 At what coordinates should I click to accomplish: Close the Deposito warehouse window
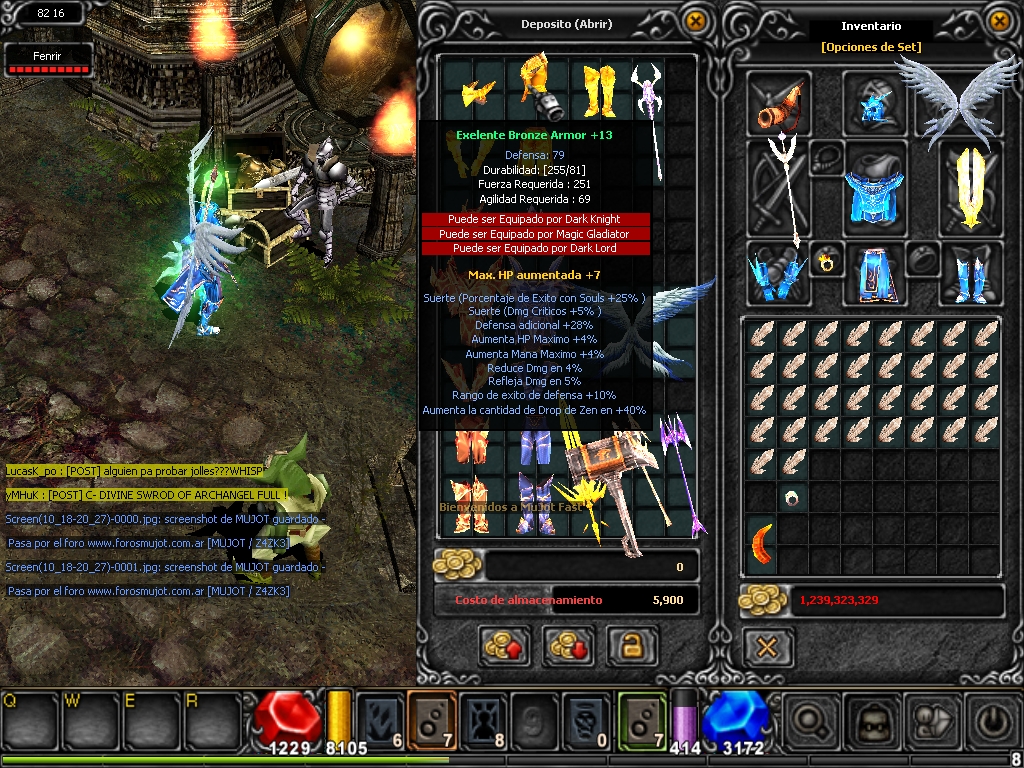[694, 21]
